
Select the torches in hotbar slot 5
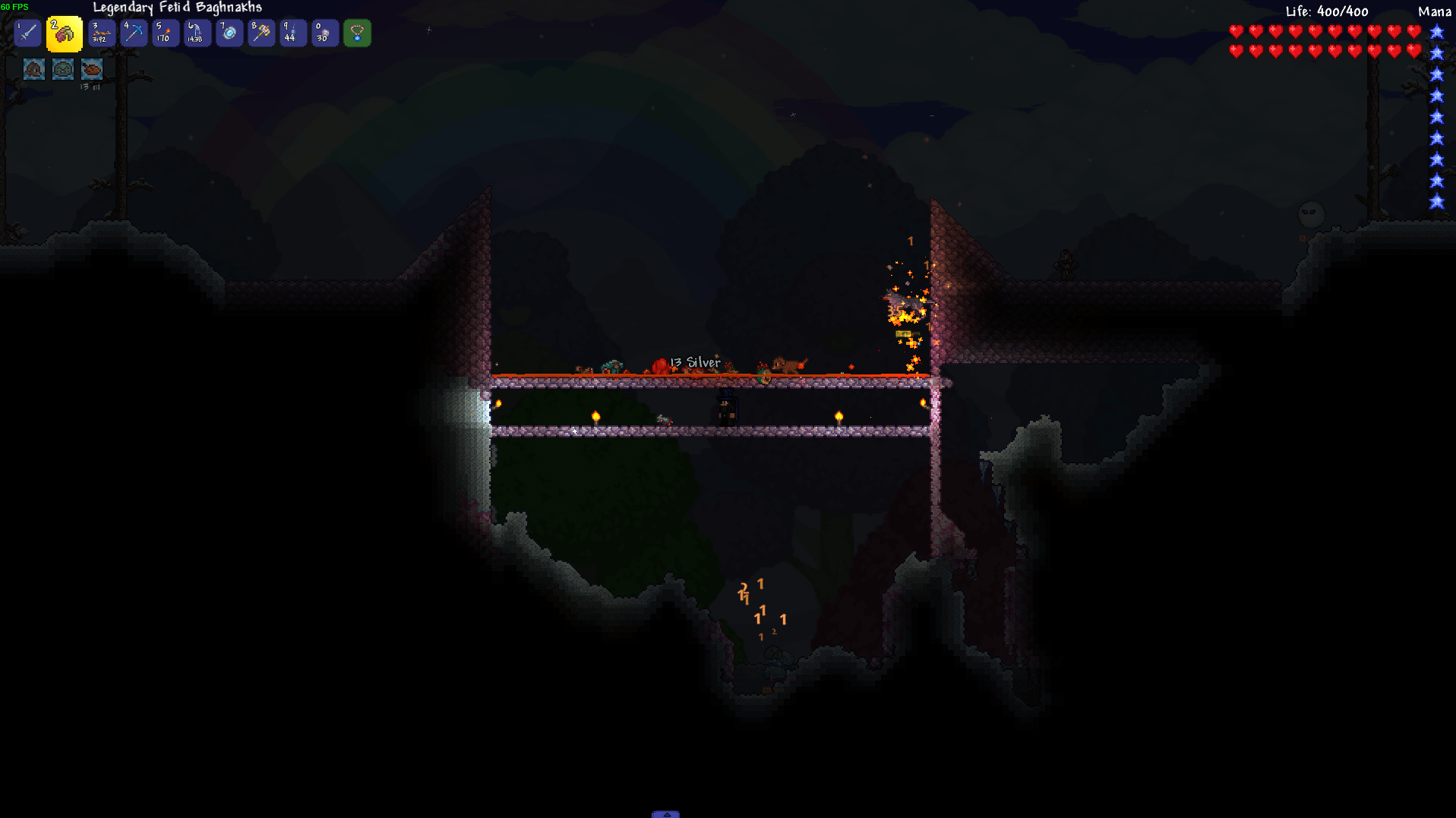pos(166,33)
